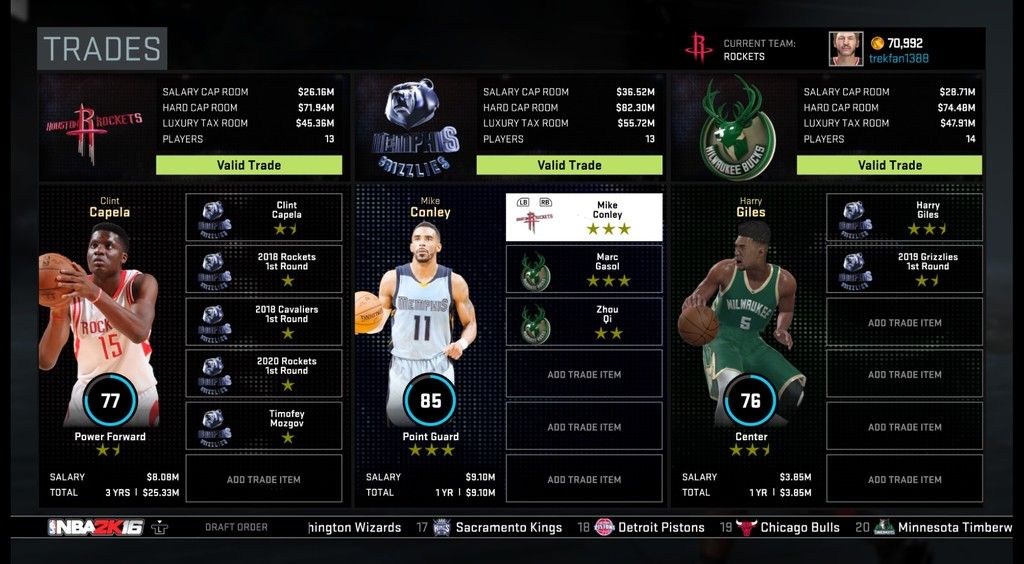Choose the Zhou Qi trade item
The width and height of the screenshot is (1024, 564).
pyautogui.click(x=584, y=321)
